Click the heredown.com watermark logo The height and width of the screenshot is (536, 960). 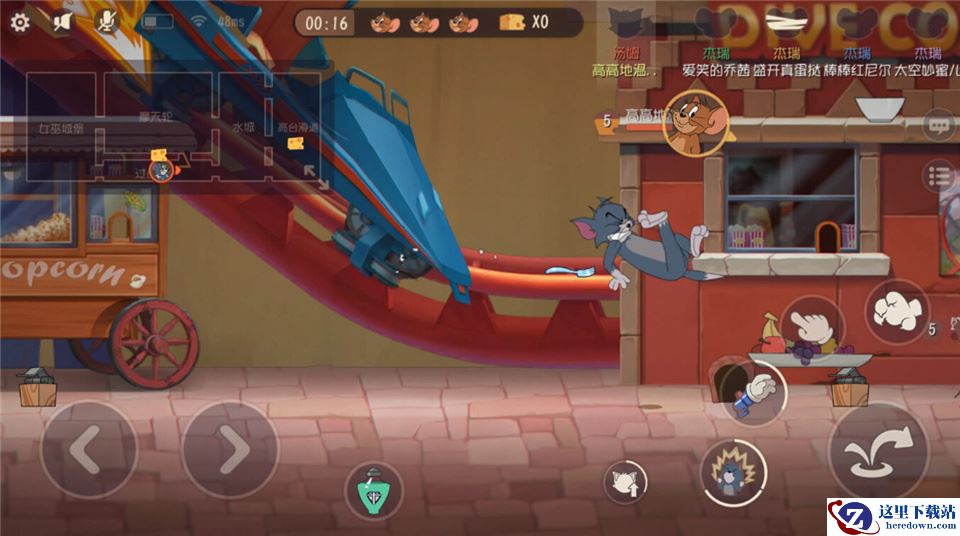pyautogui.click(x=890, y=516)
